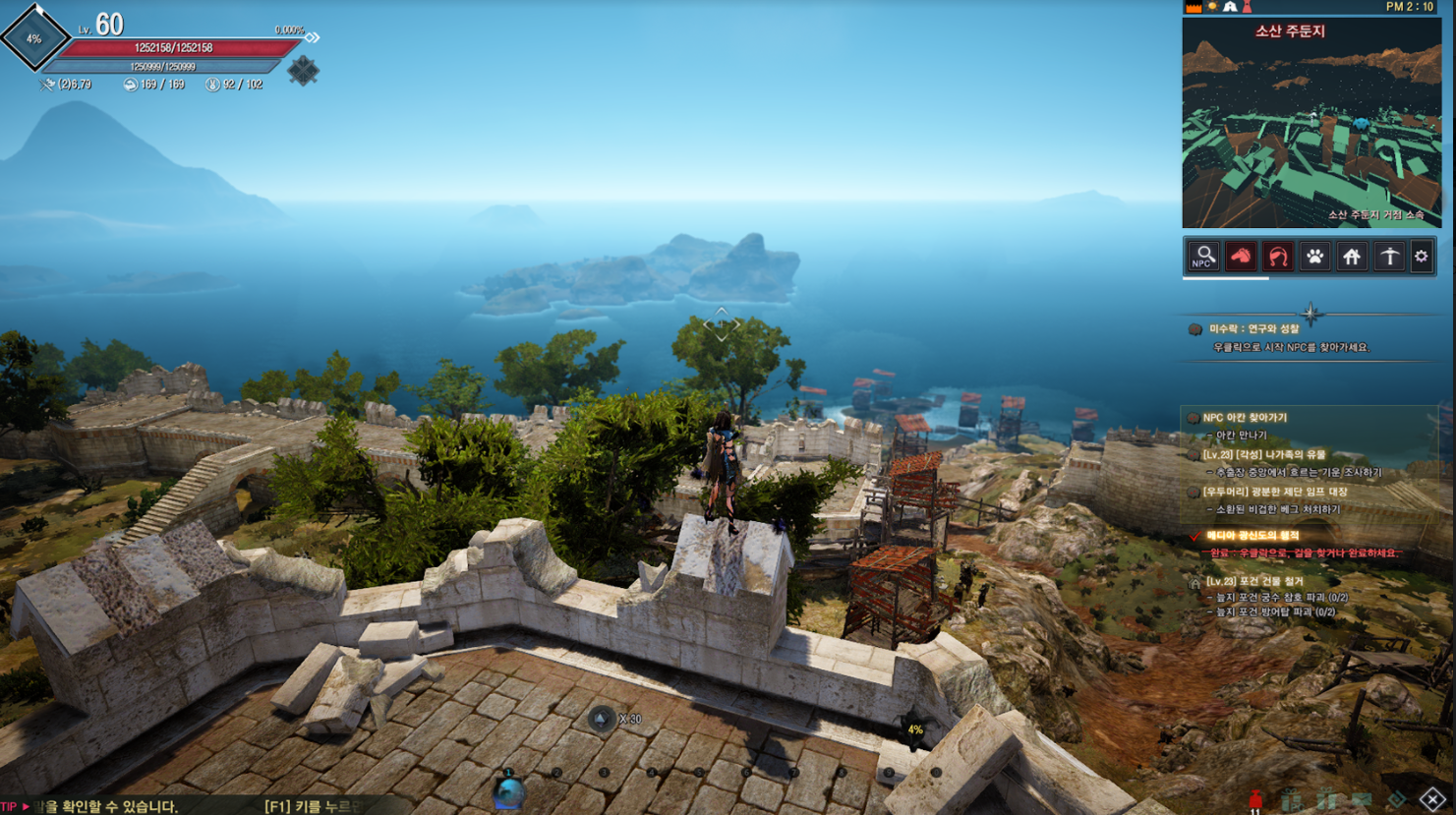
Task: Open the PC gift box icon
Action: (1291, 800)
